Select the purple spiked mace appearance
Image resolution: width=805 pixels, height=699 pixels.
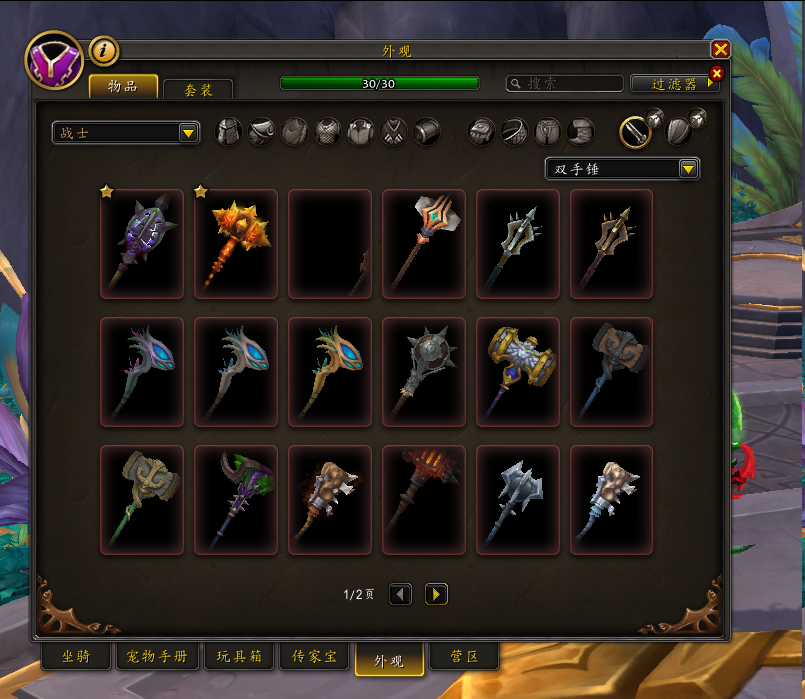(142, 244)
